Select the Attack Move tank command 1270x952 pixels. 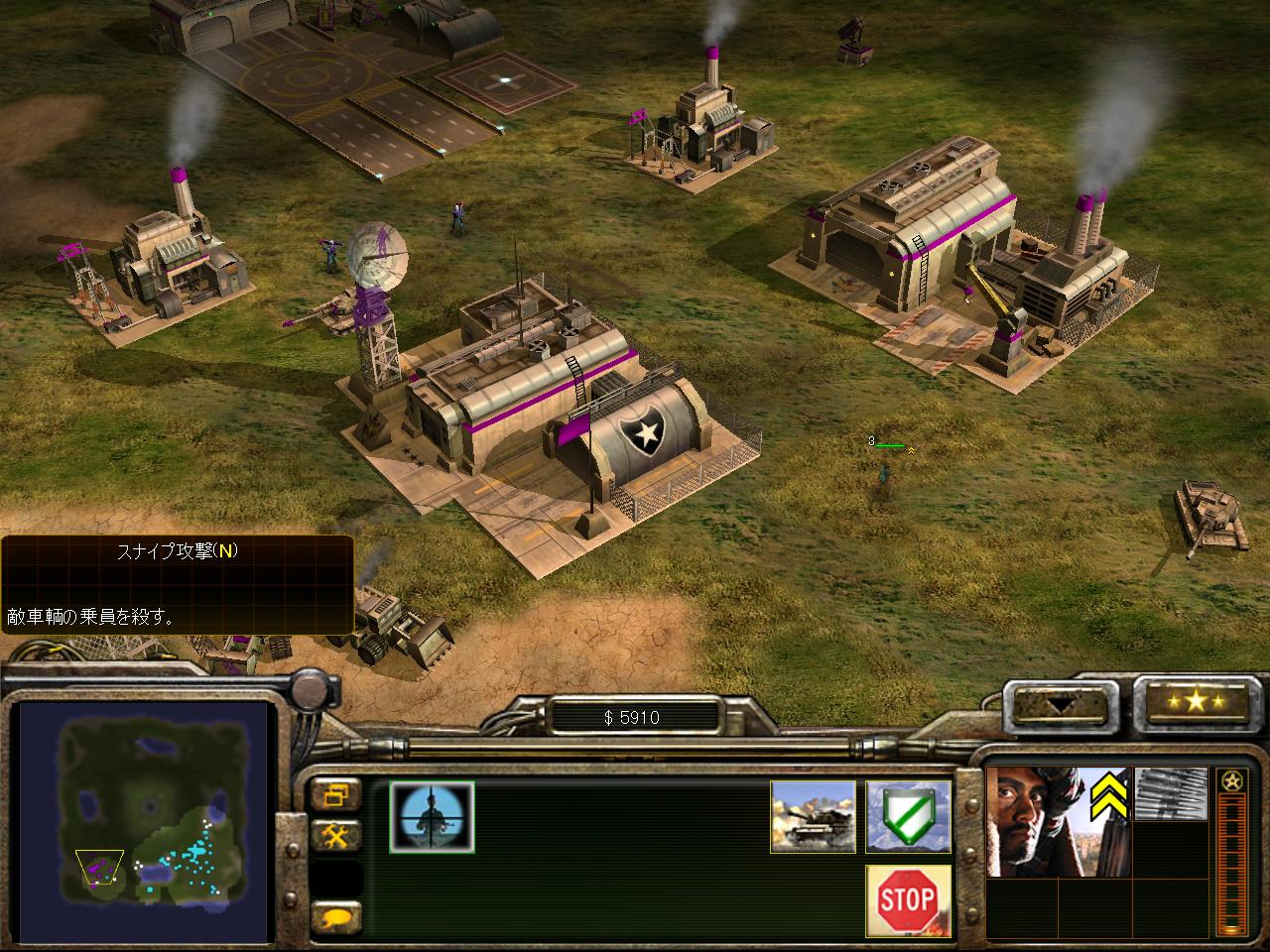pyautogui.click(x=814, y=816)
